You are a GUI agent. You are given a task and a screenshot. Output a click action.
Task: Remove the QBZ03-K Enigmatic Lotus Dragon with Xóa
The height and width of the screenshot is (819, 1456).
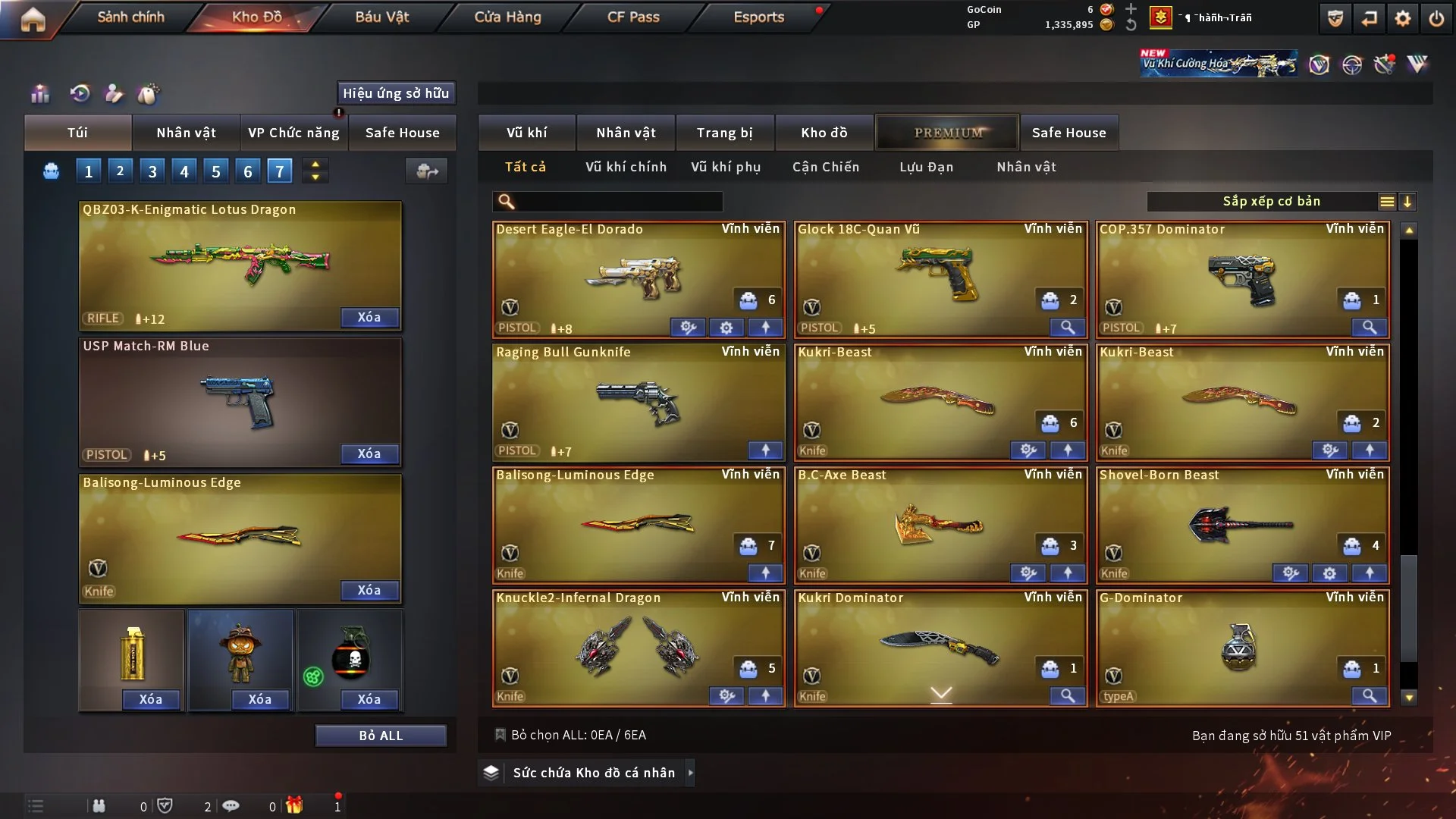coord(369,318)
